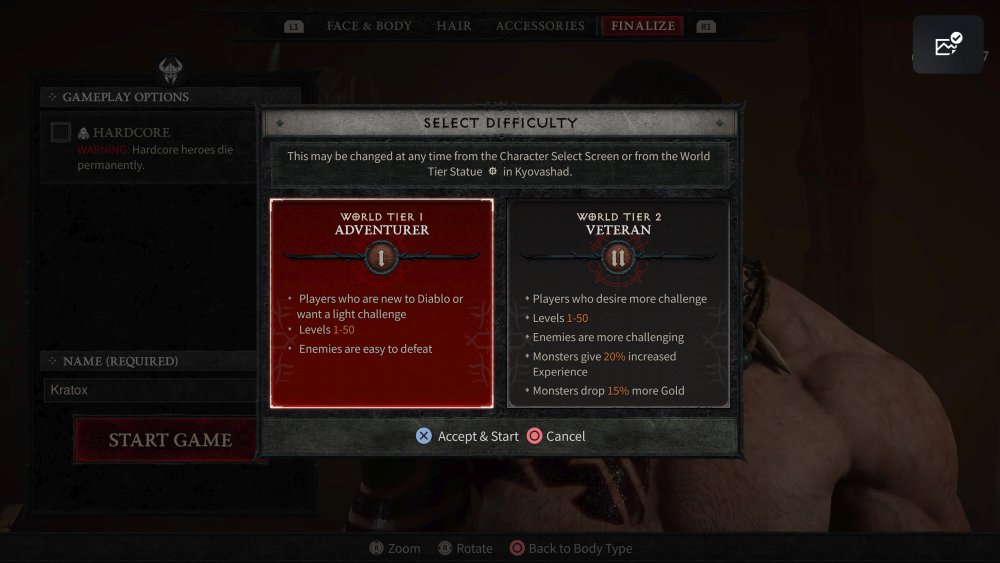
Task: Go to the Accessories tab
Action: (540, 26)
